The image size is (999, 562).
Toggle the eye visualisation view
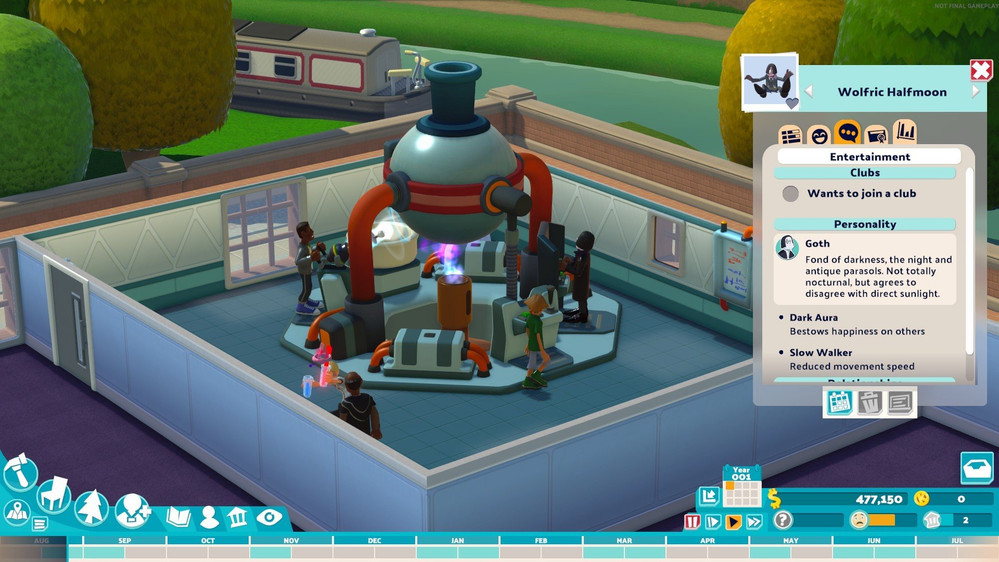(x=268, y=517)
